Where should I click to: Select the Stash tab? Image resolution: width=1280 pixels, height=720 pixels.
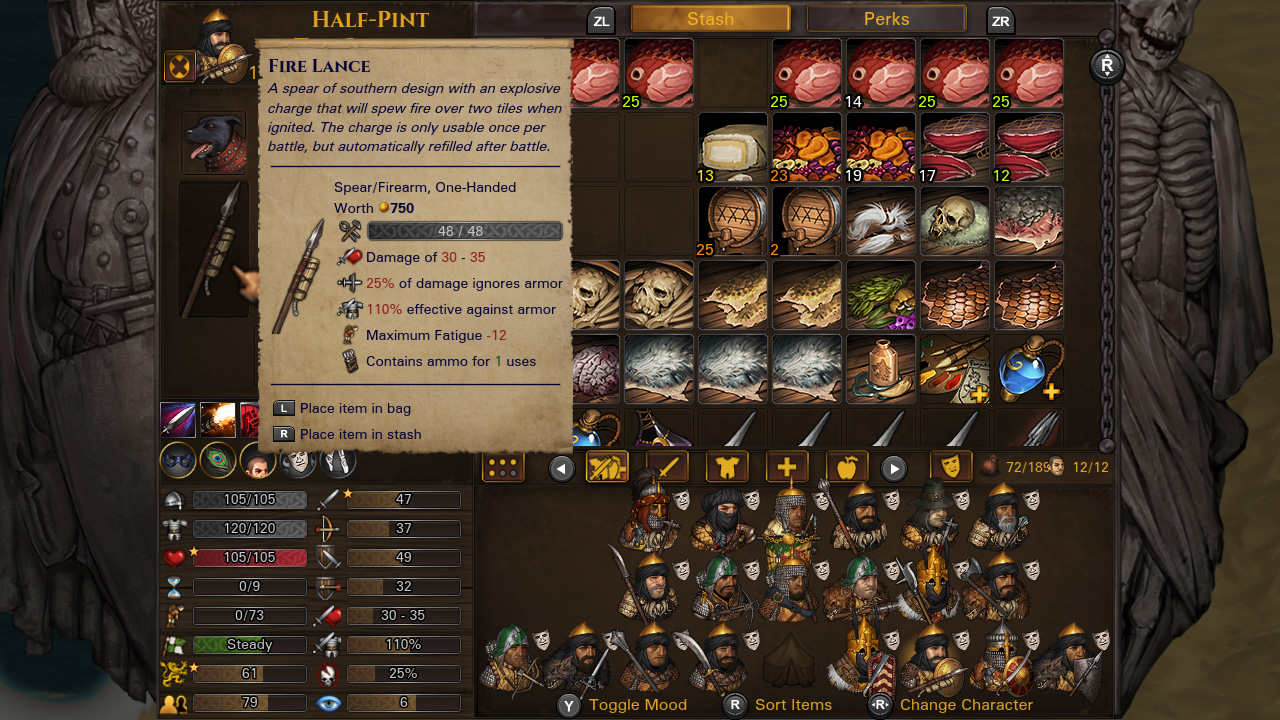click(710, 18)
